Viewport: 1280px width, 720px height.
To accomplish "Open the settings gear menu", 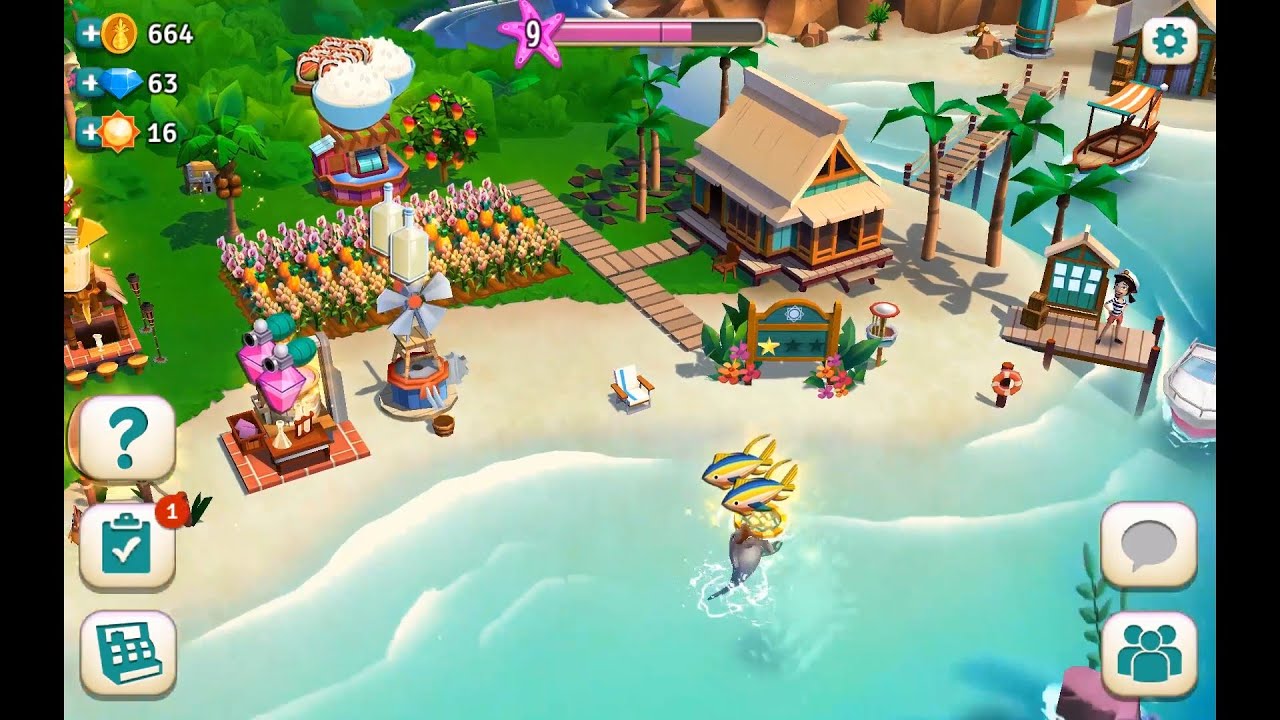I will pos(1169,41).
